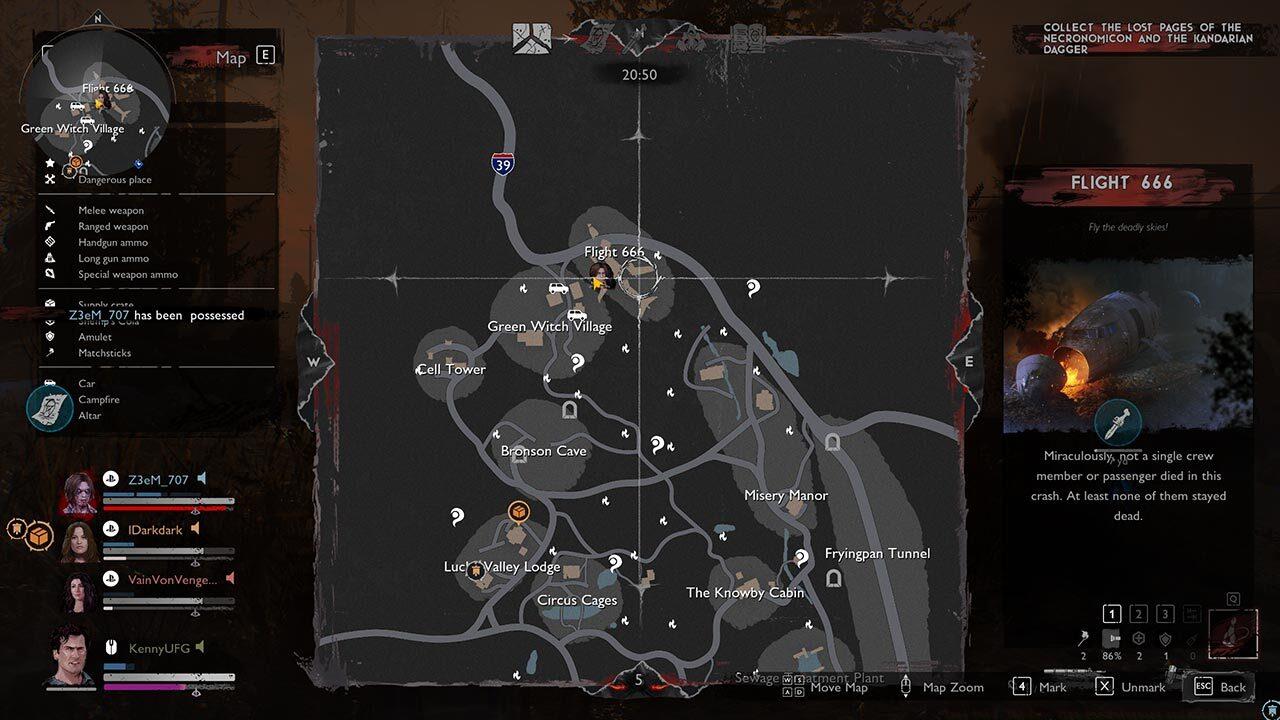
Task: Click the orange supply crate marker near Lucky Valley Lodge
Action: [519, 511]
